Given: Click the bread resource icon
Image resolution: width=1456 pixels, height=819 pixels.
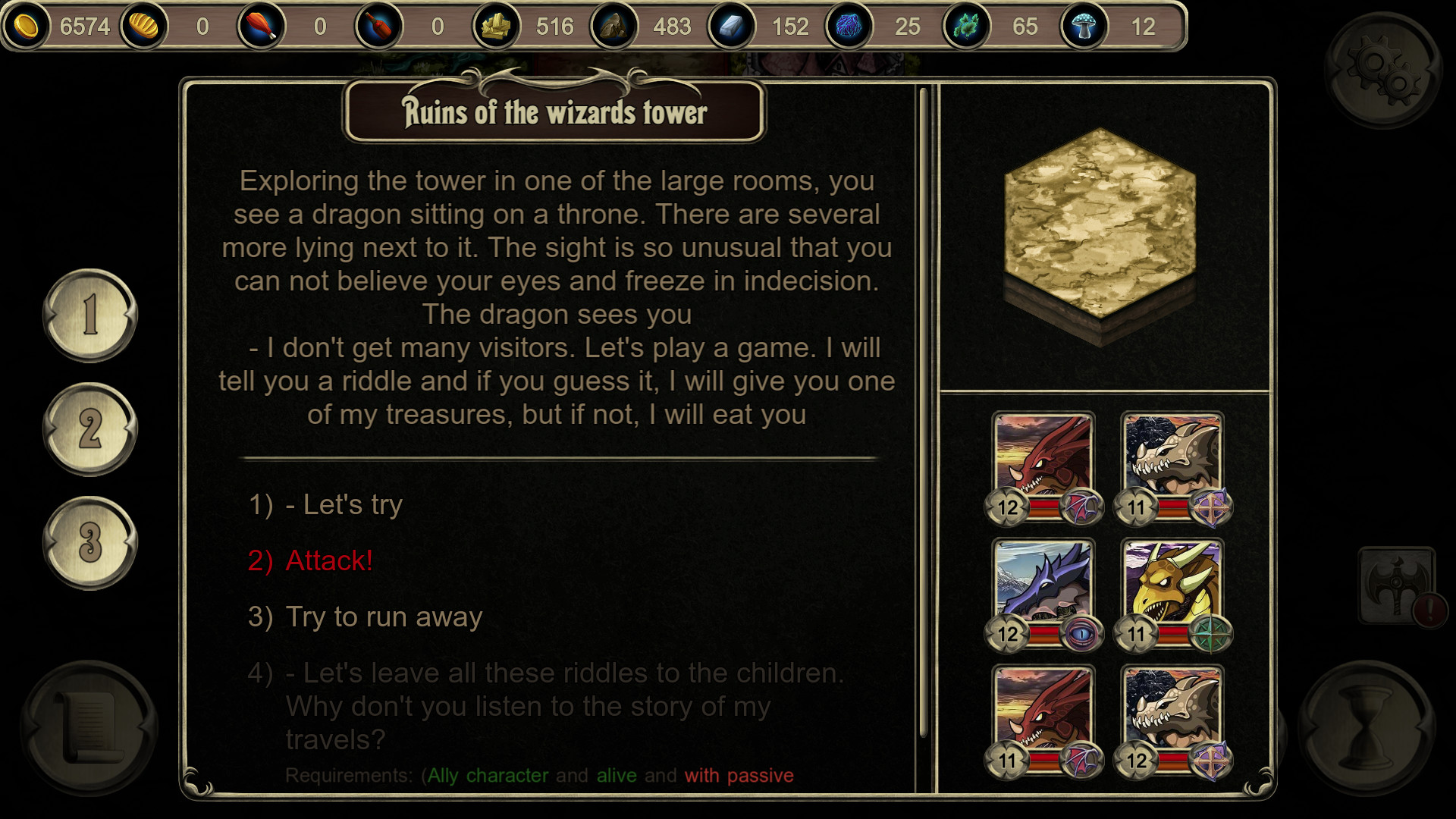Looking at the screenshot, I should pyautogui.click(x=144, y=27).
